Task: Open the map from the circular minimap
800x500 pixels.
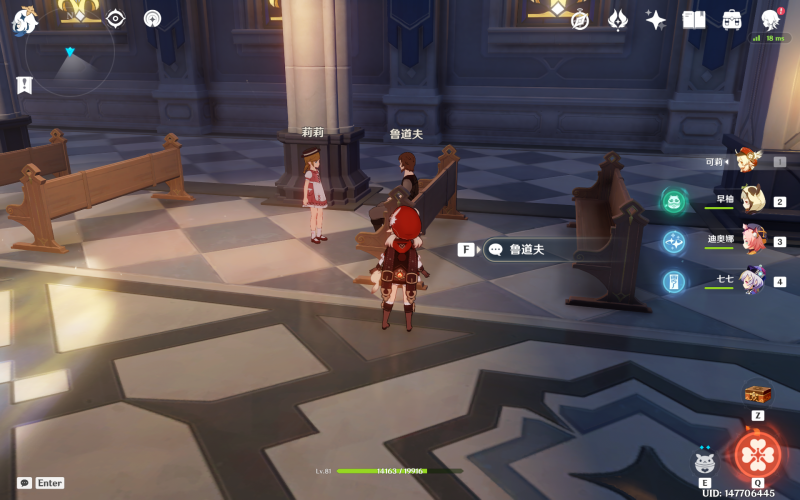Action: click(x=69, y=52)
